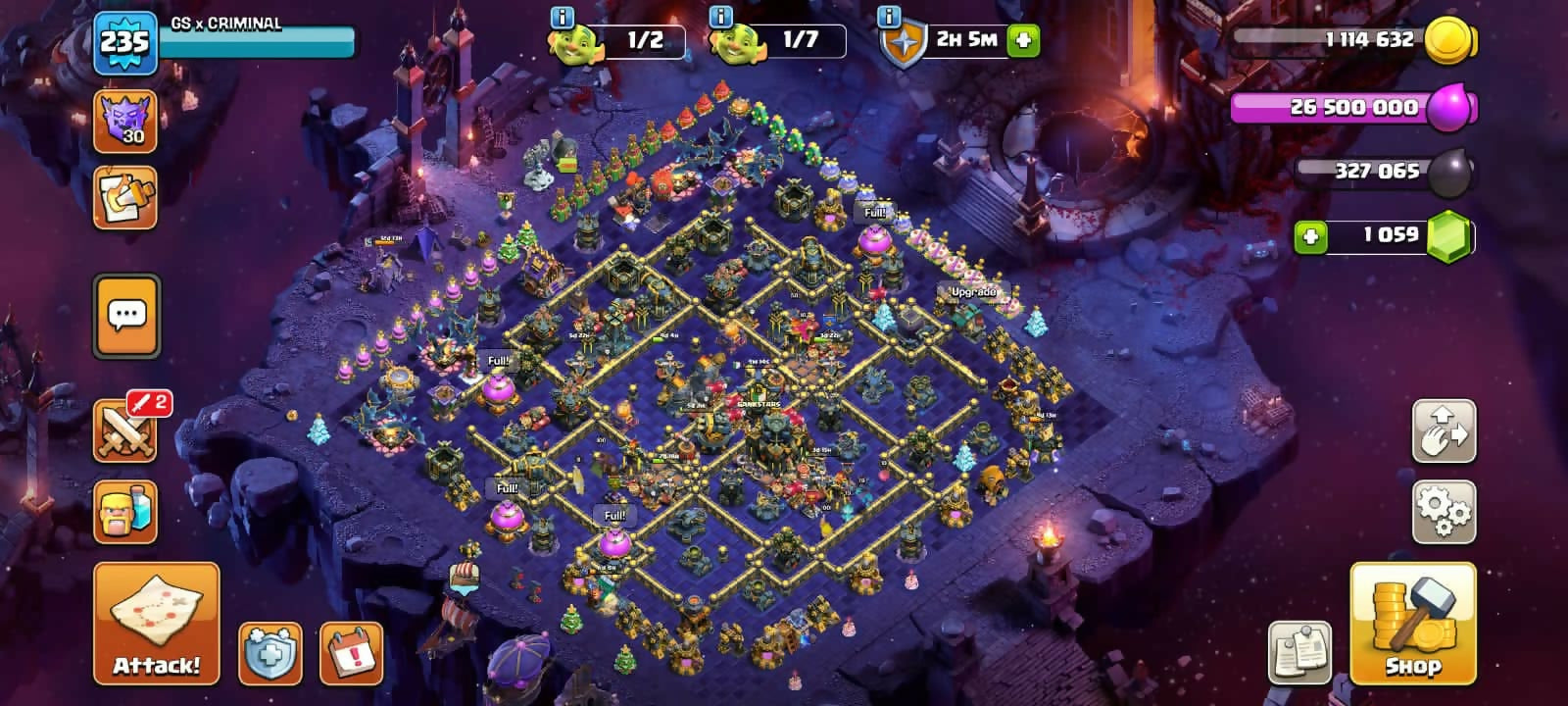Open the orange notepad button
This screenshot has height=706, width=1568.
pyautogui.click(x=125, y=198)
